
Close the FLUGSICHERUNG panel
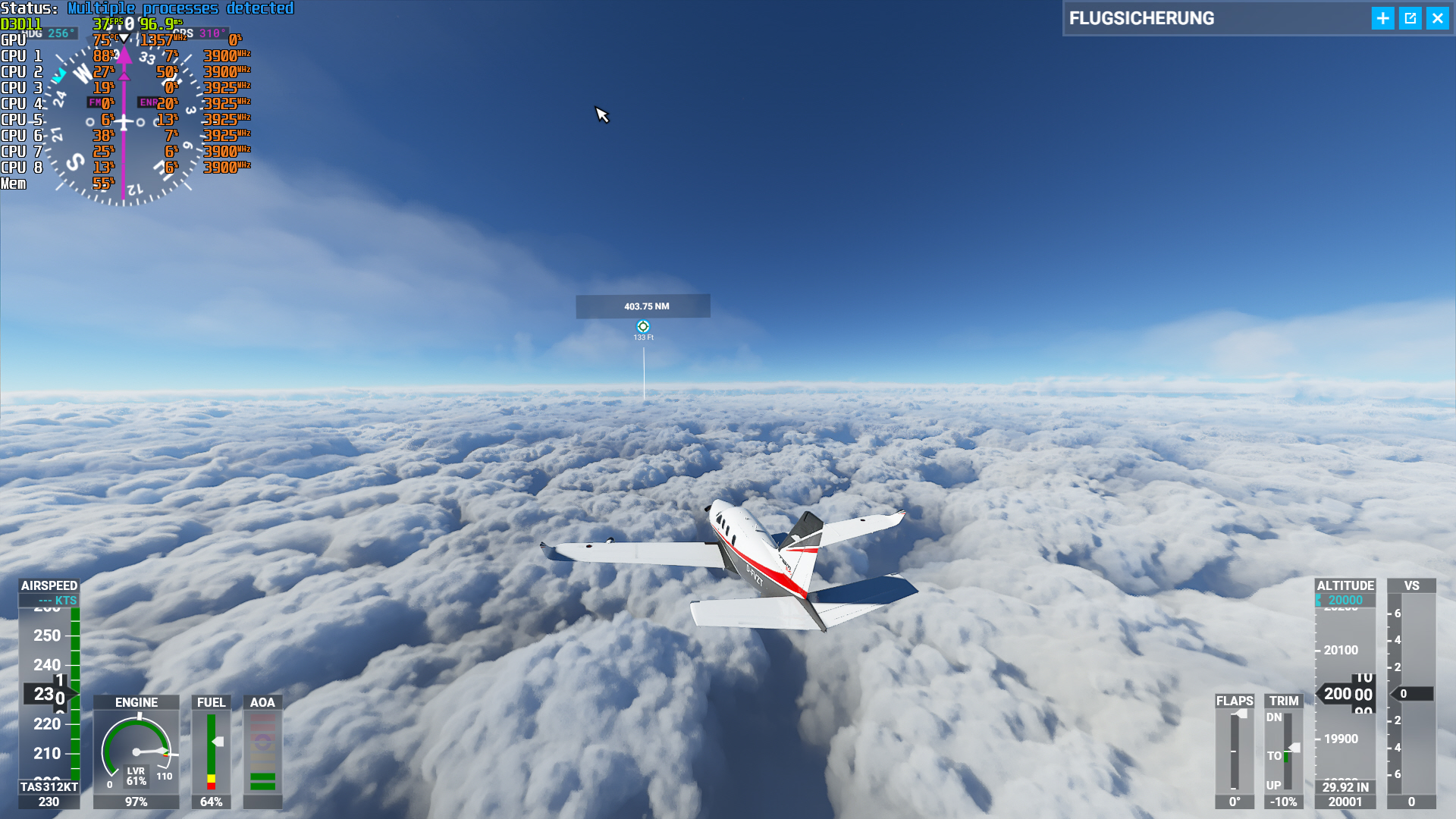(x=1438, y=18)
